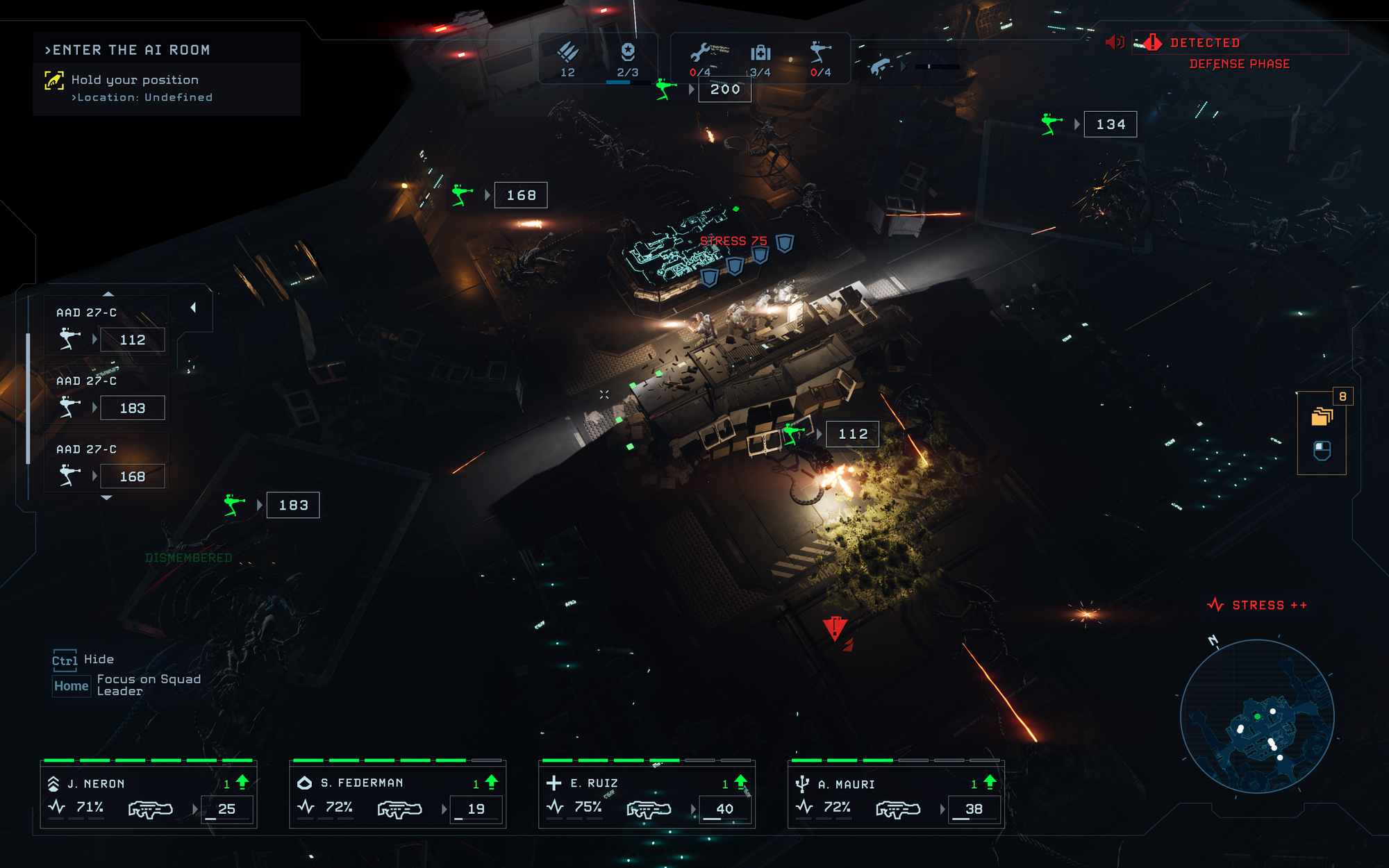
Task: Click the wrench tools icon
Action: pos(700,53)
